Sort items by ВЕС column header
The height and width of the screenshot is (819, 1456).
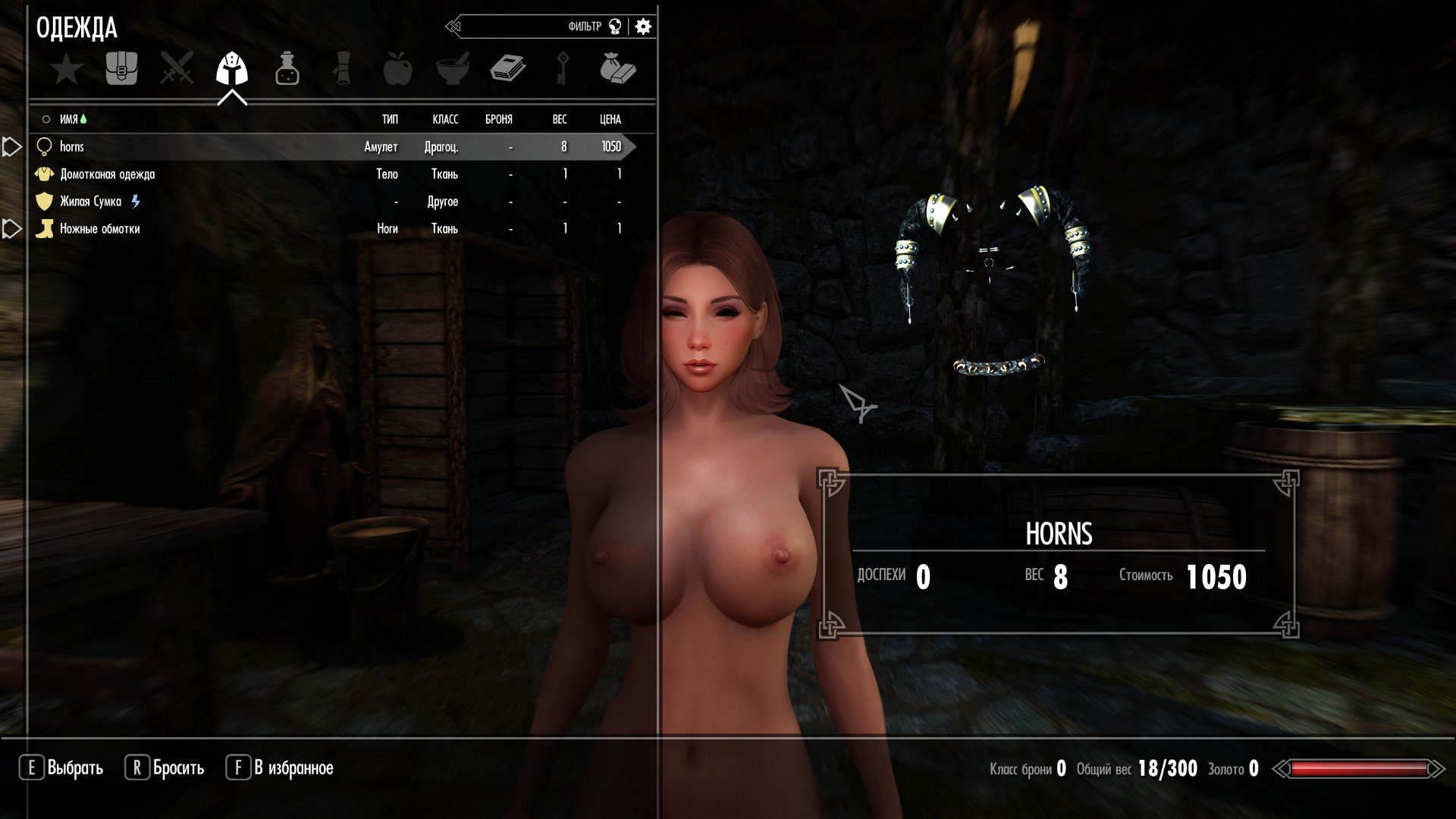point(559,120)
